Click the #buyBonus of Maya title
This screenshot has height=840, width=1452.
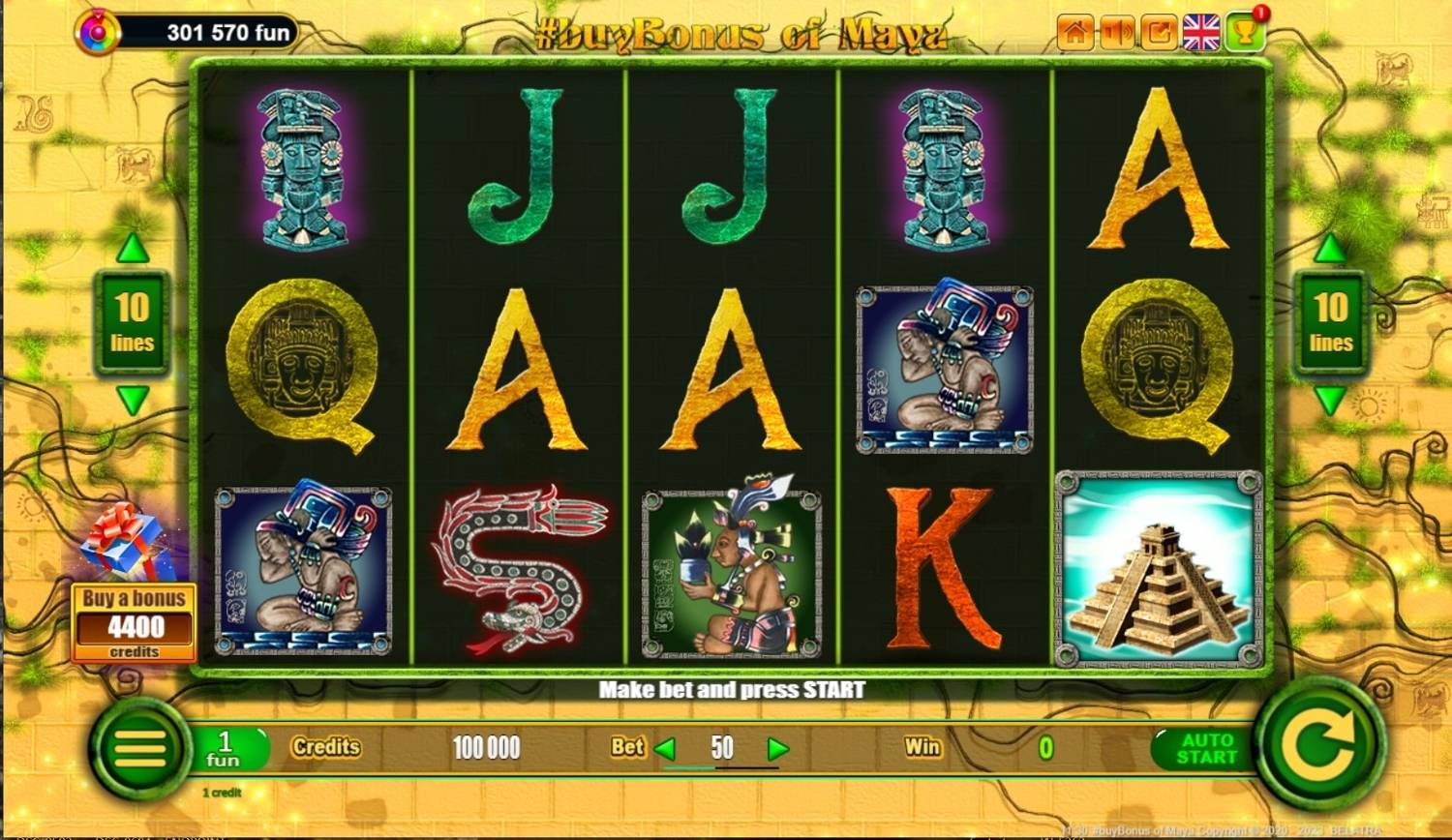coord(741,32)
